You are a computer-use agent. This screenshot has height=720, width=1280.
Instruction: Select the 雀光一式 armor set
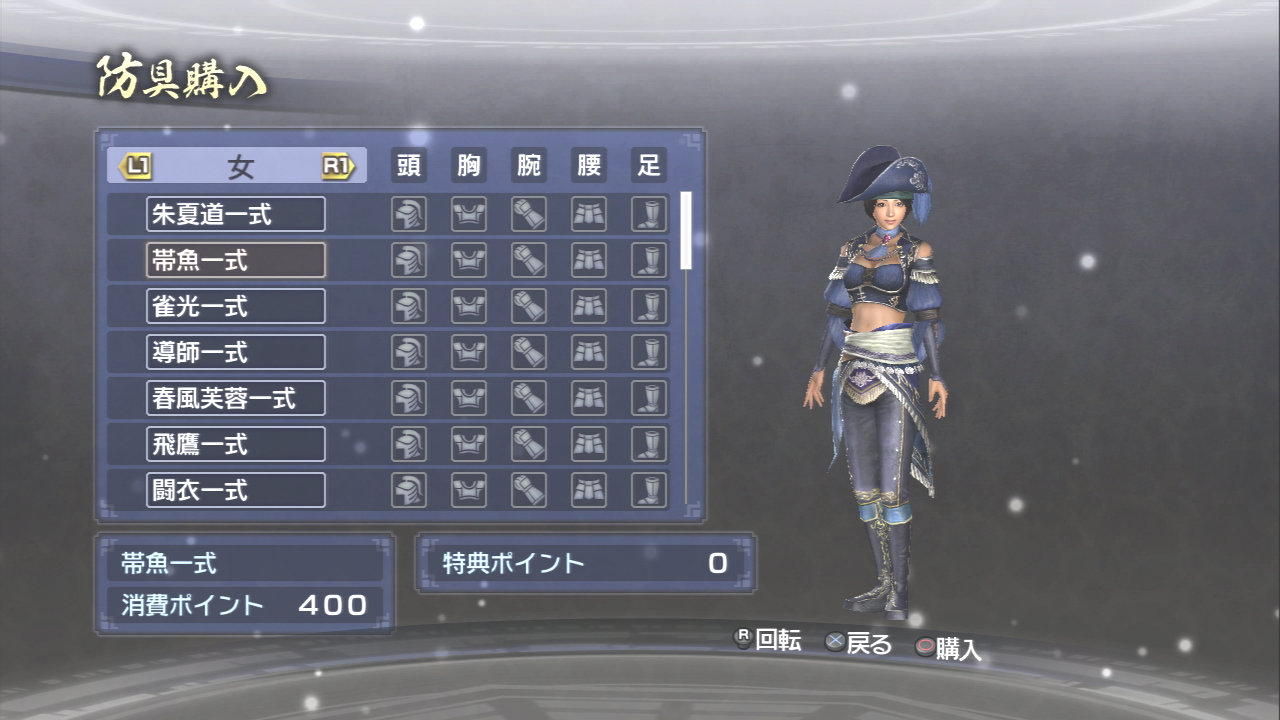click(235, 306)
